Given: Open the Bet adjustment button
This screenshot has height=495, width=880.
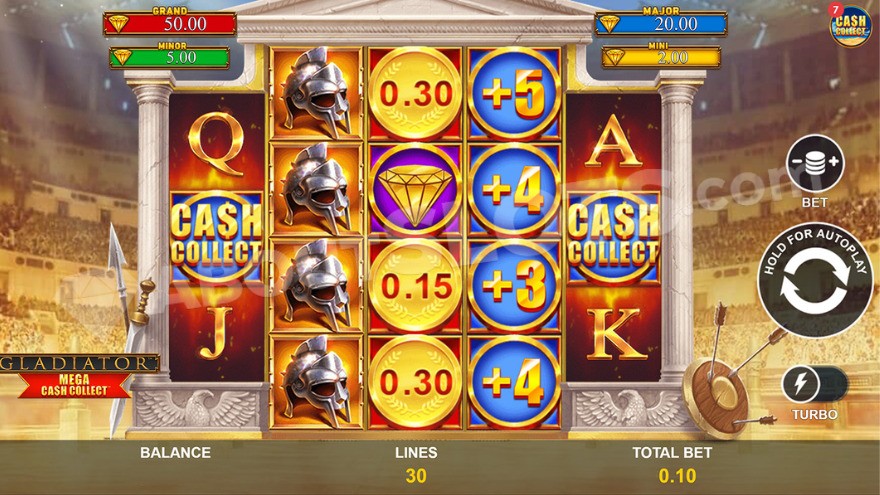Looking at the screenshot, I should 815,164.
